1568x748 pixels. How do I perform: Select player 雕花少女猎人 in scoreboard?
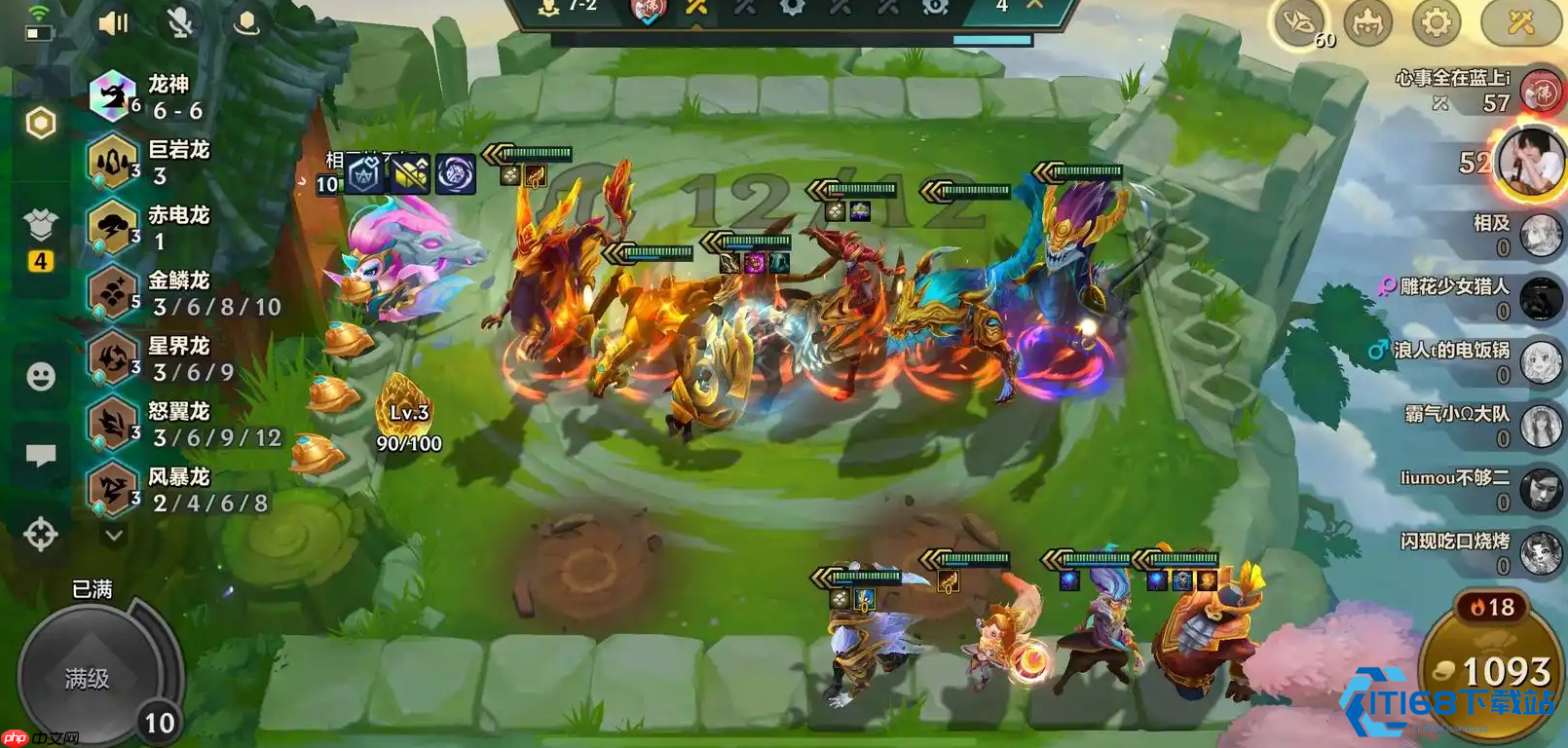[x=1542, y=298]
